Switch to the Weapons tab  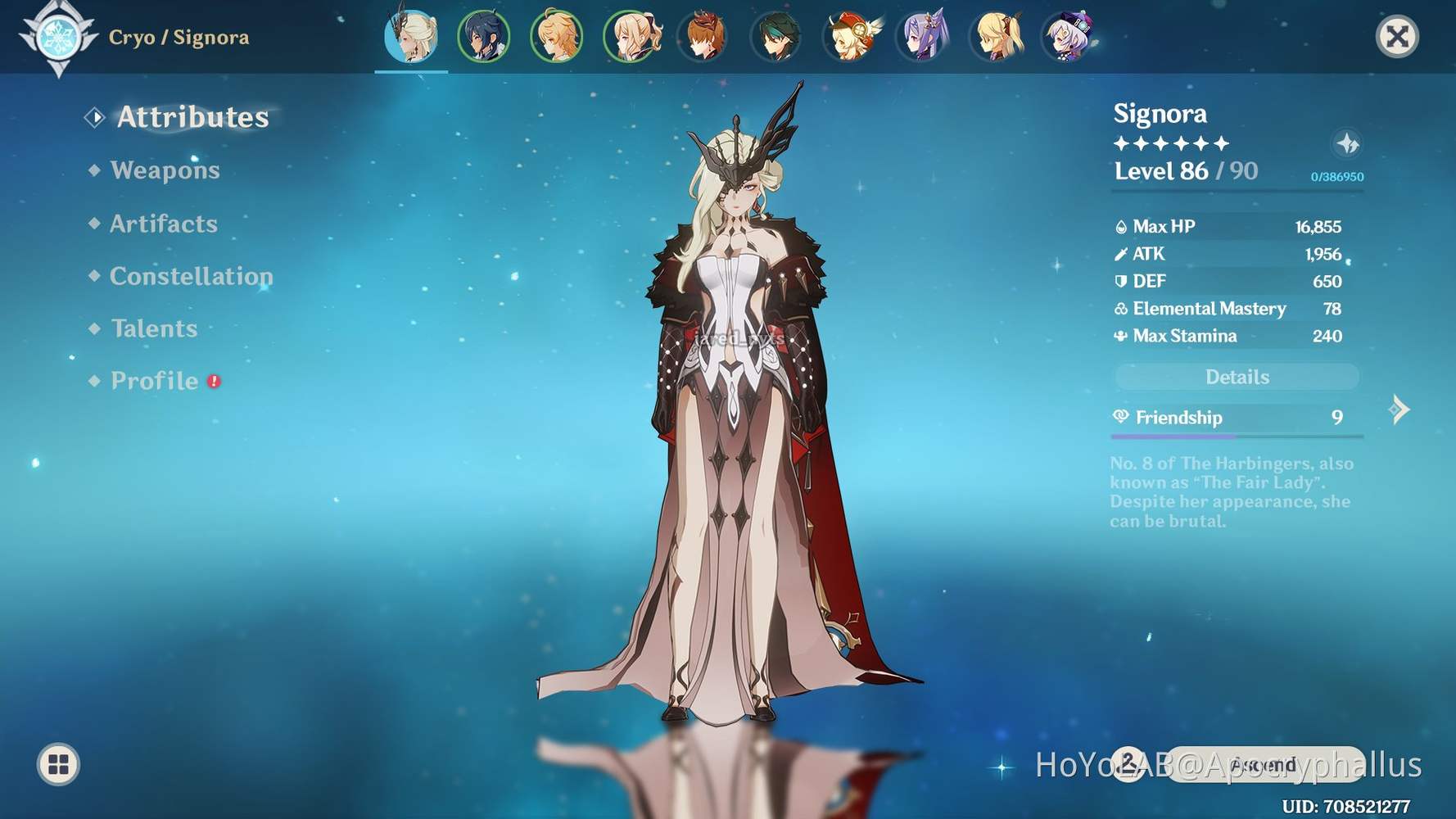(x=165, y=170)
